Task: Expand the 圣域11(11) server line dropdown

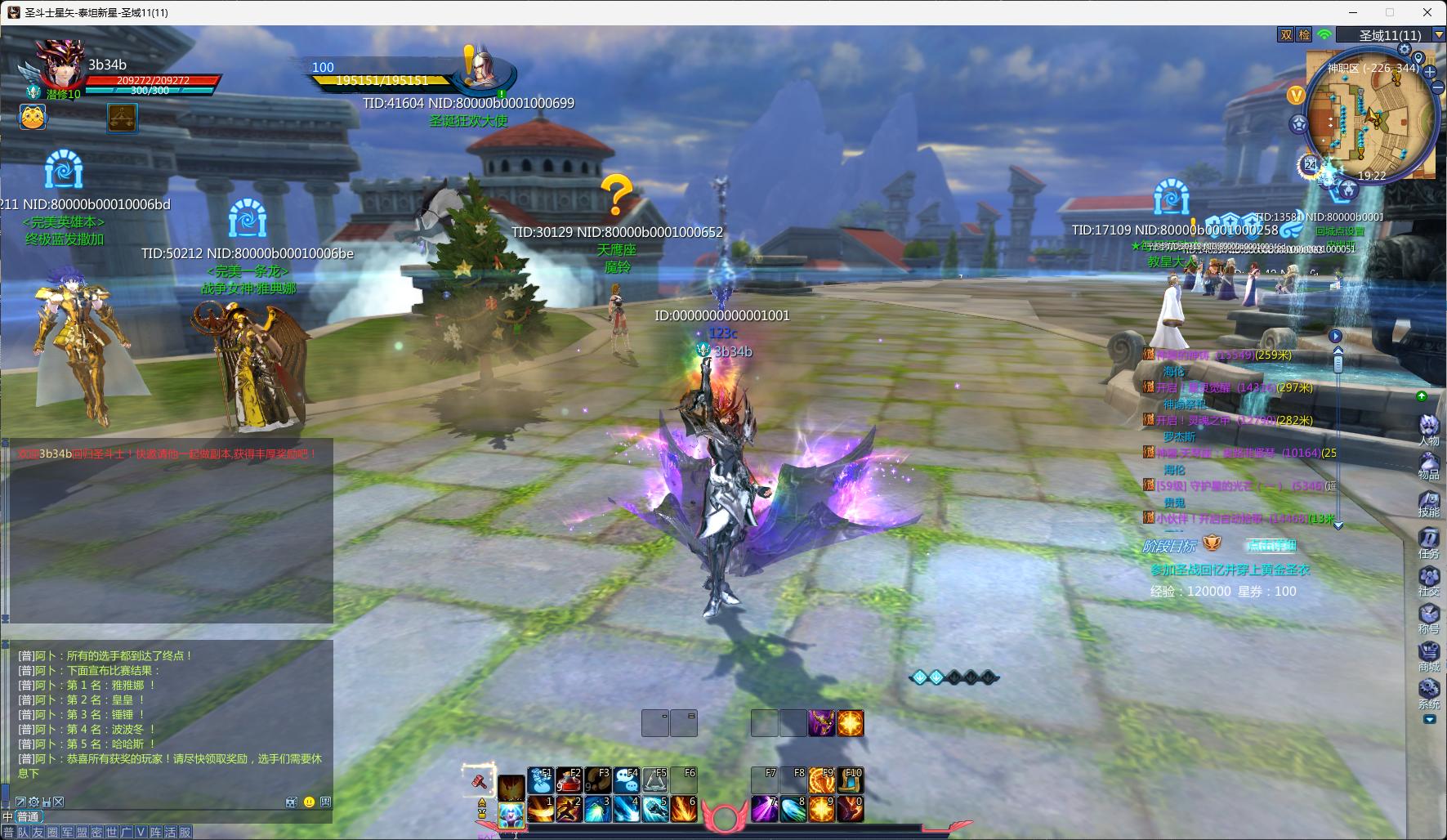Action: point(1436,35)
